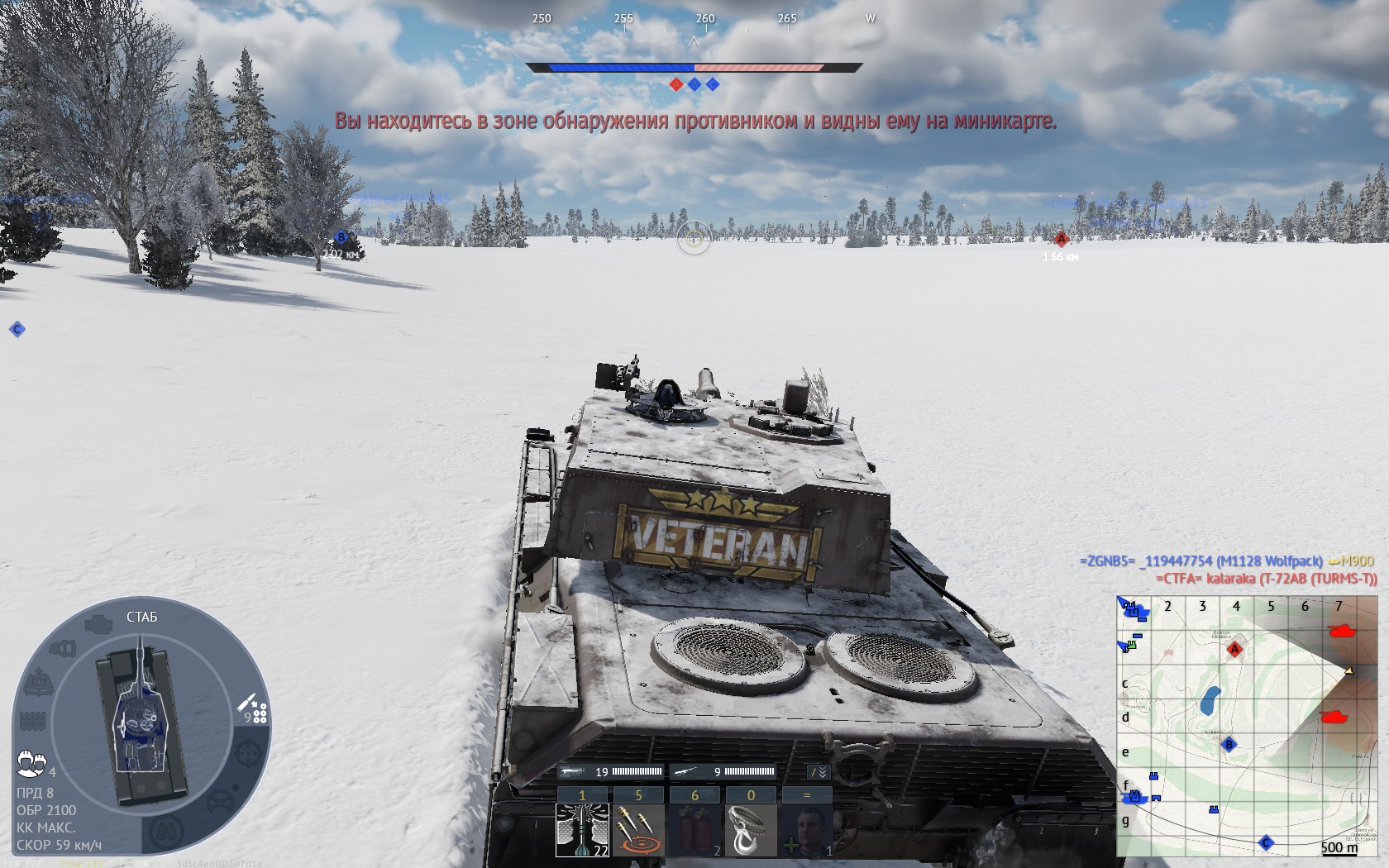Select the armor-piercing shell ammo slot
Image resolution: width=1389 pixels, height=868 pixels.
pyautogui.click(x=583, y=830)
